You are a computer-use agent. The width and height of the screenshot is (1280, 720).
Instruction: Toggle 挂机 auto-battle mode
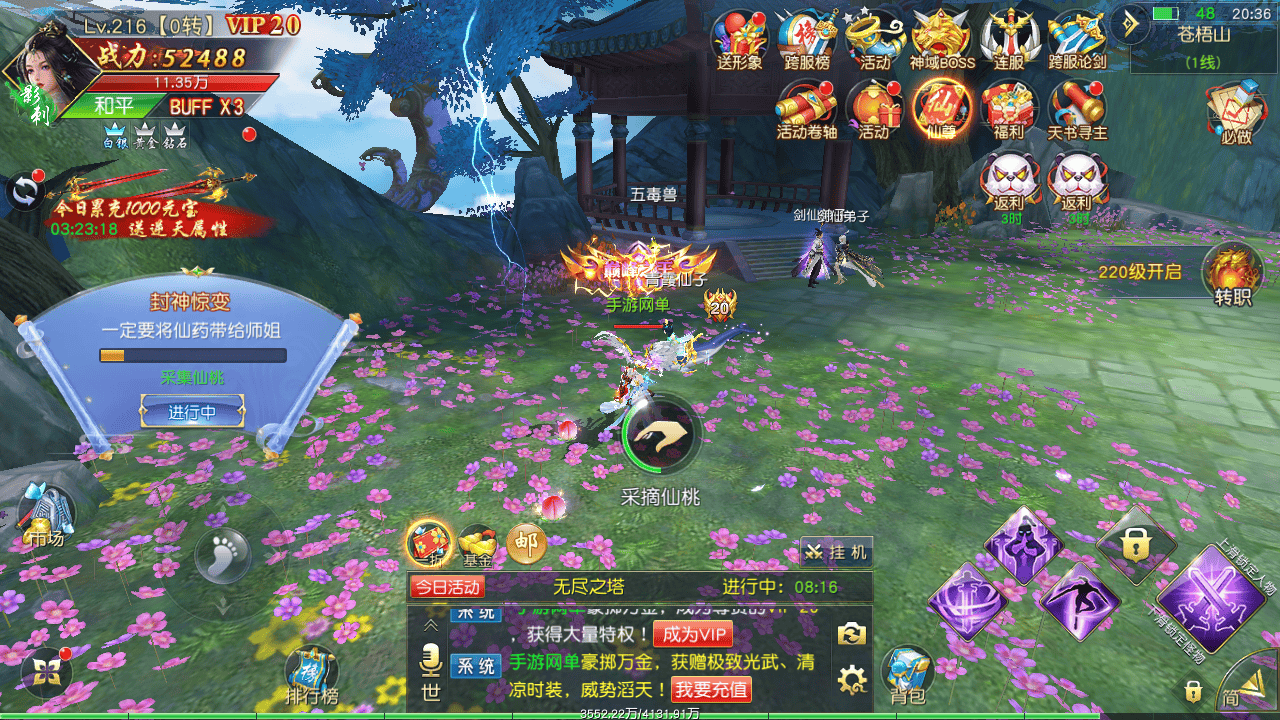click(x=836, y=552)
